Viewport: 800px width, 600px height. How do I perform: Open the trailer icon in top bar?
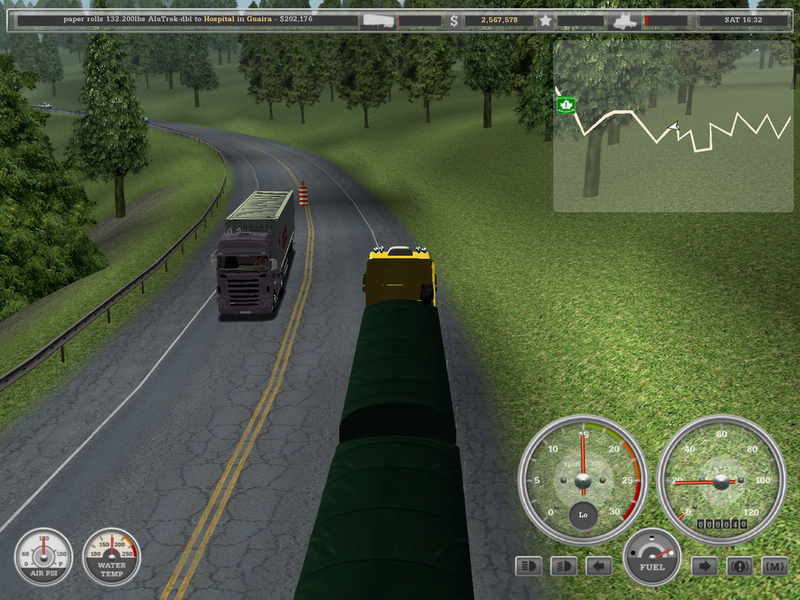click(x=378, y=20)
